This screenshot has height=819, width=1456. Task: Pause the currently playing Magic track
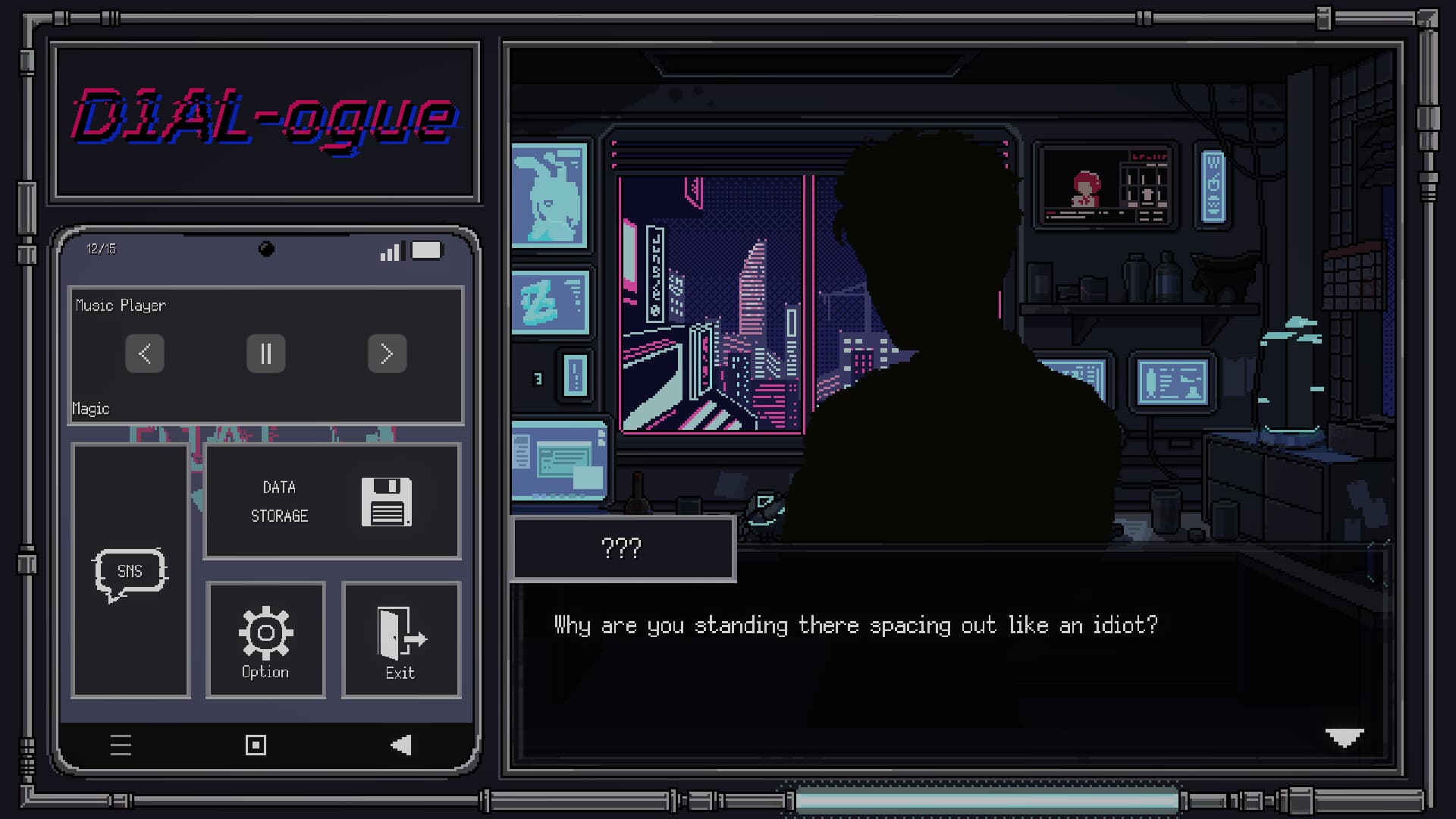pos(265,353)
